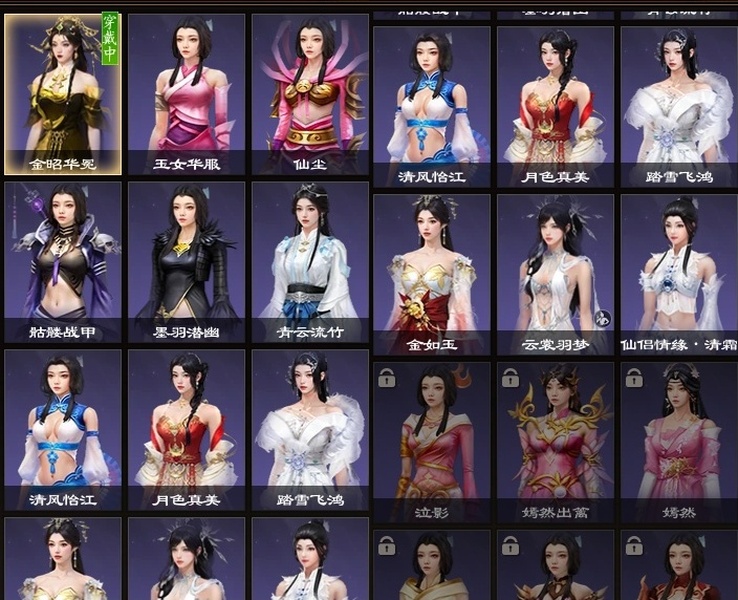Select the 骷髅战甲 skull armor costume
Viewport: 738px width, 600px height.
pos(63,260)
